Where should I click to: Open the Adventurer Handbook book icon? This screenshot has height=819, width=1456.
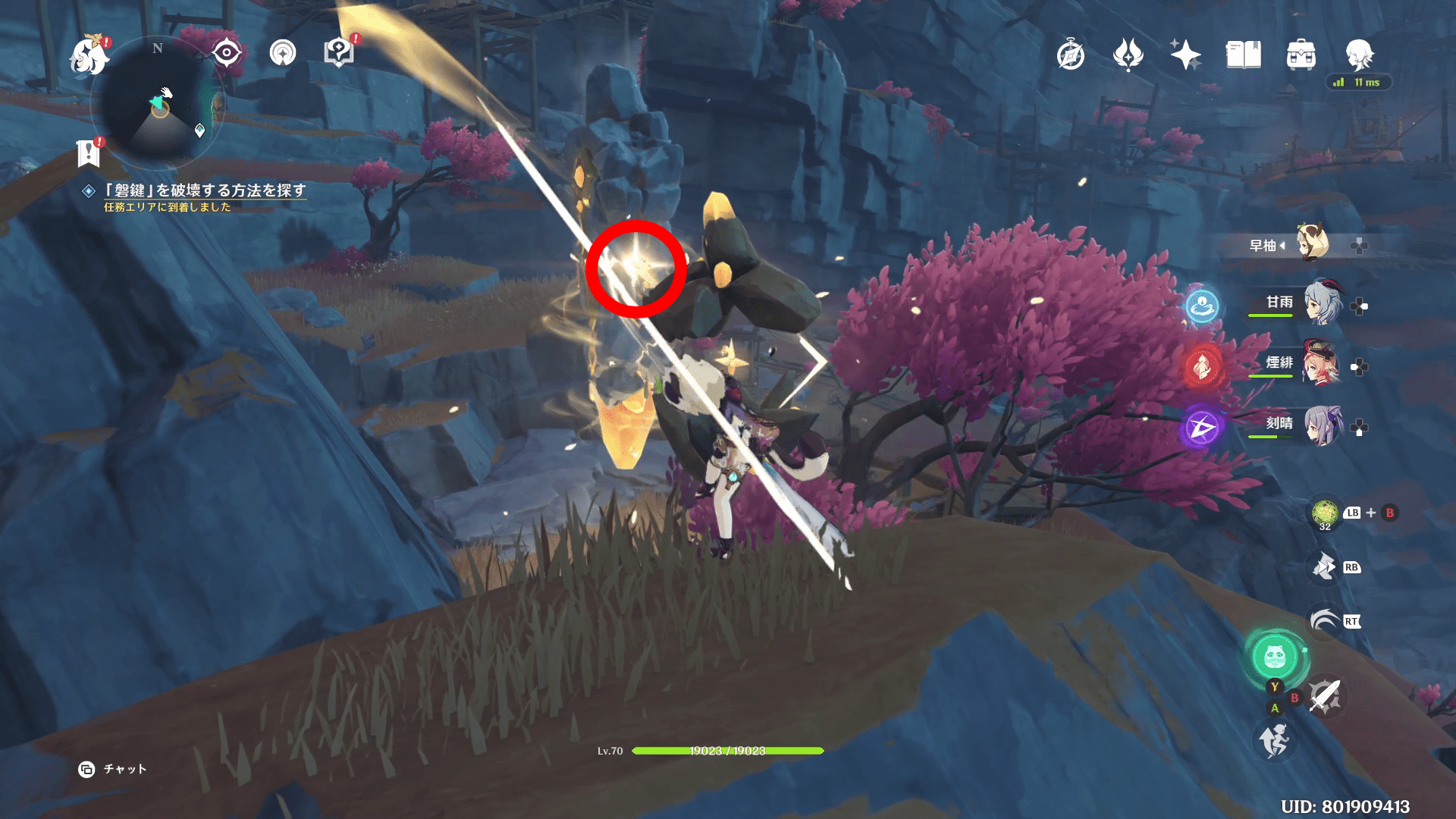pyautogui.click(x=1243, y=55)
